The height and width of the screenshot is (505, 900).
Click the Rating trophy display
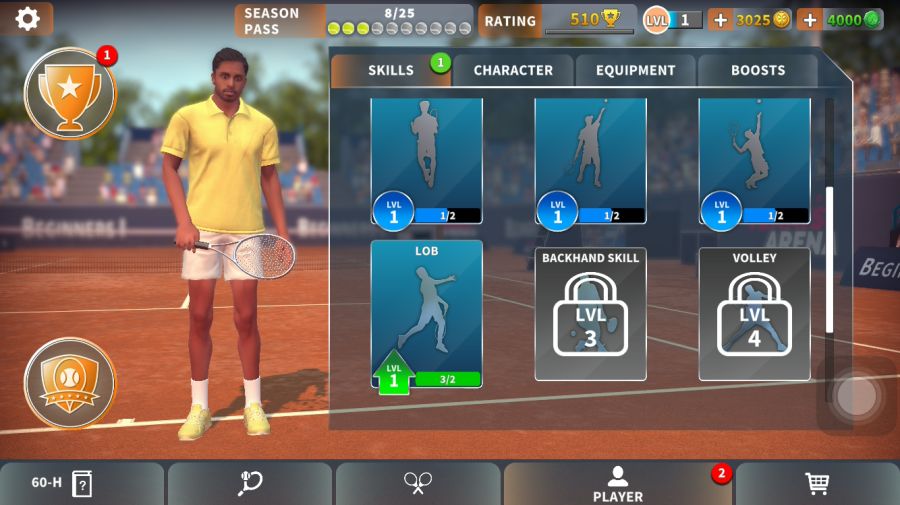[557, 20]
